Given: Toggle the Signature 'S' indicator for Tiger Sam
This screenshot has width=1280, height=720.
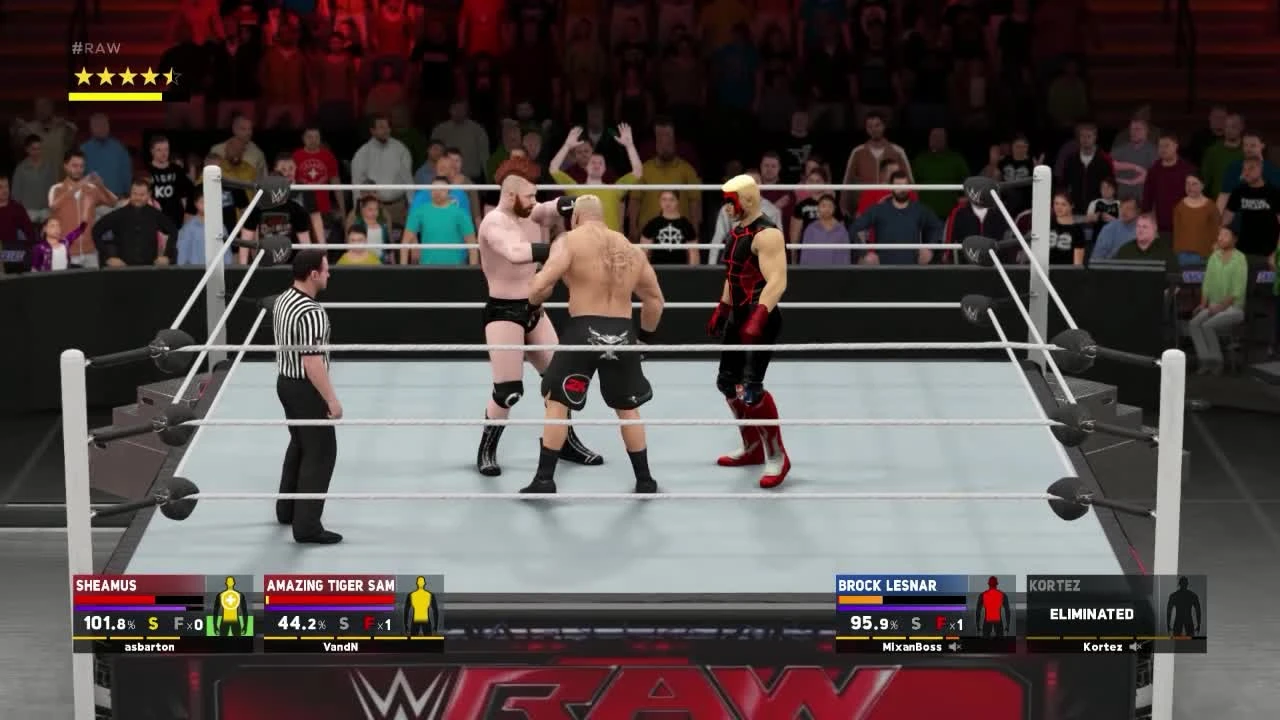Looking at the screenshot, I should coord(343,624).
